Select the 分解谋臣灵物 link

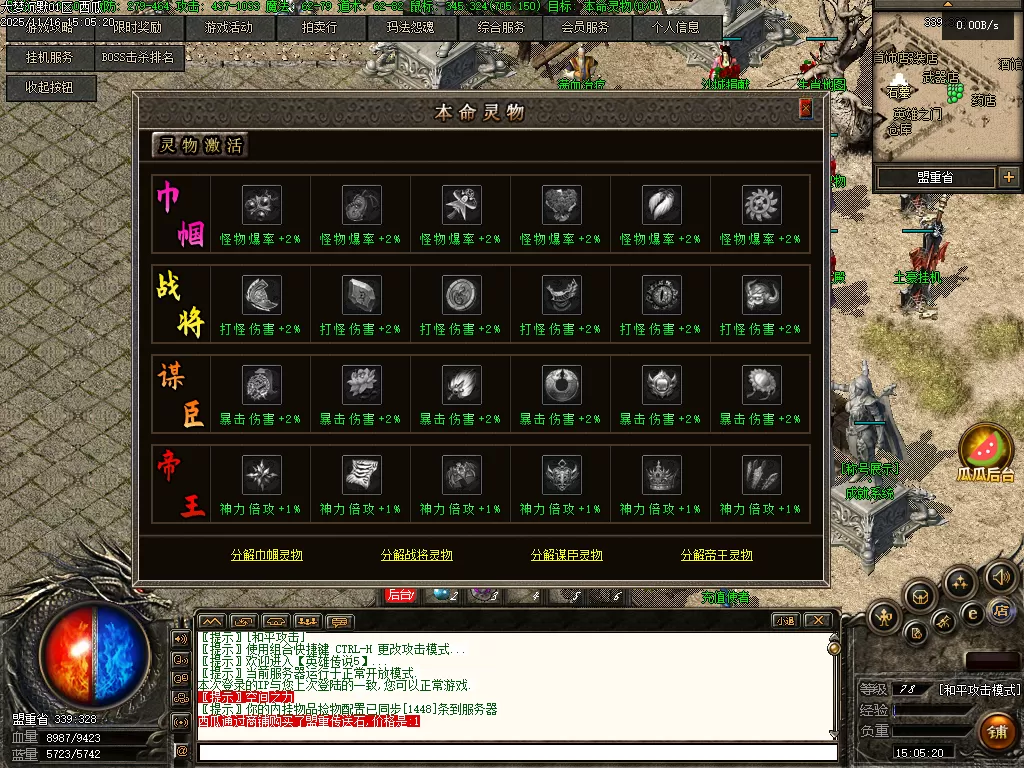[566, 555]
